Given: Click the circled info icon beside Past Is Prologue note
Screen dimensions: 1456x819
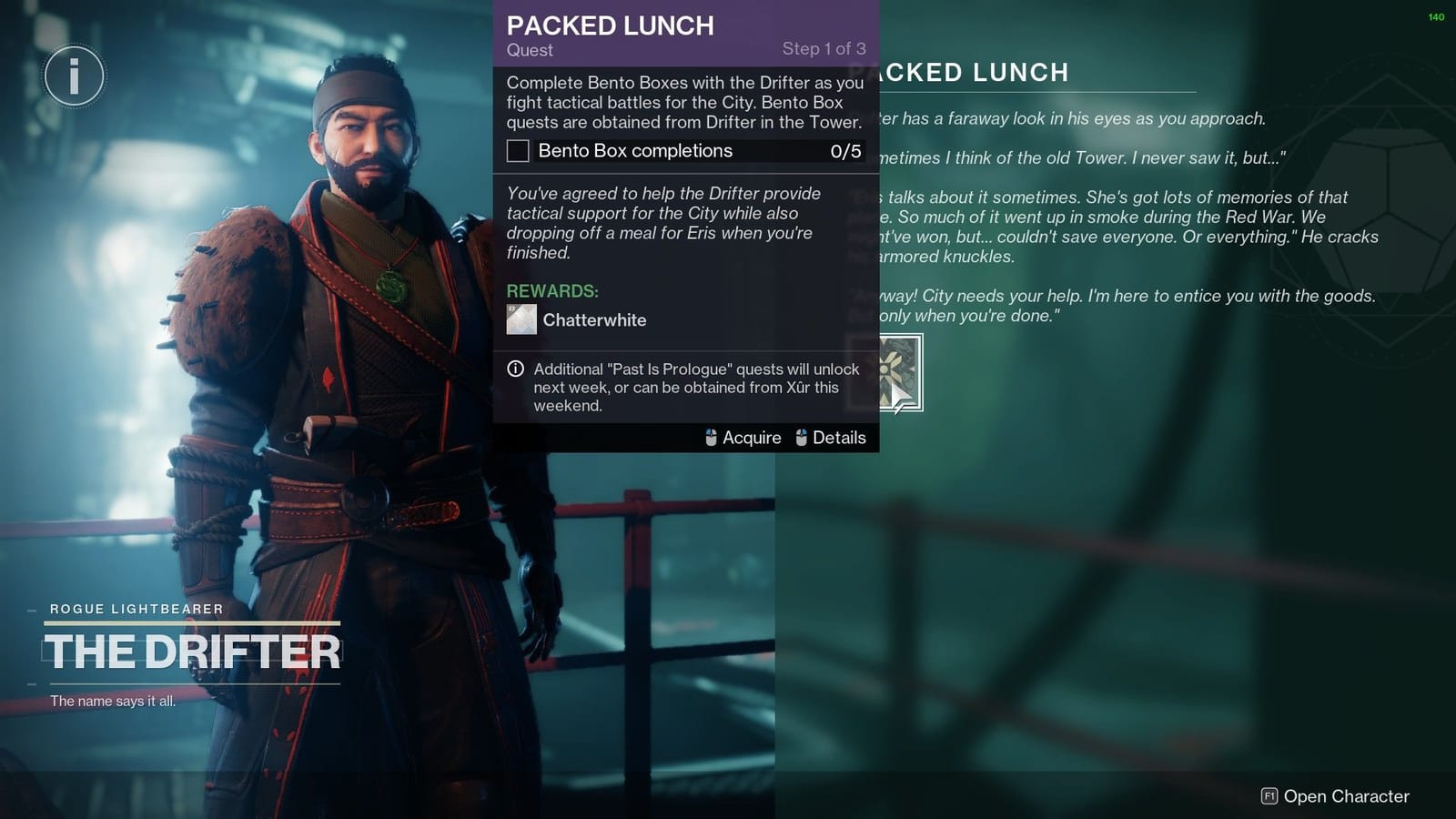Looking at the screenshot, I should 514,369.
